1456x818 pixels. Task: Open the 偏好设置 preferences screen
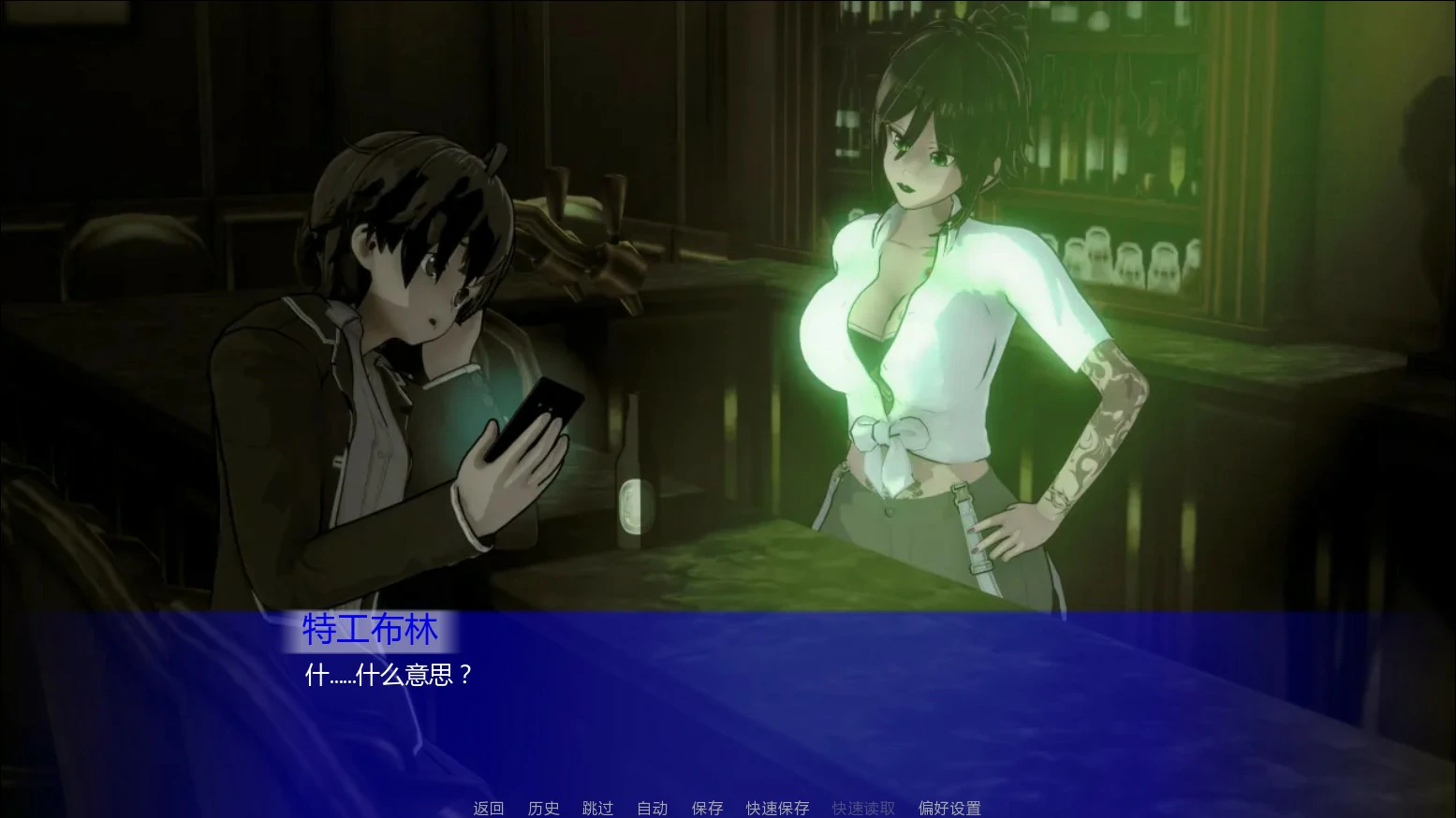[x=948, y=807]
